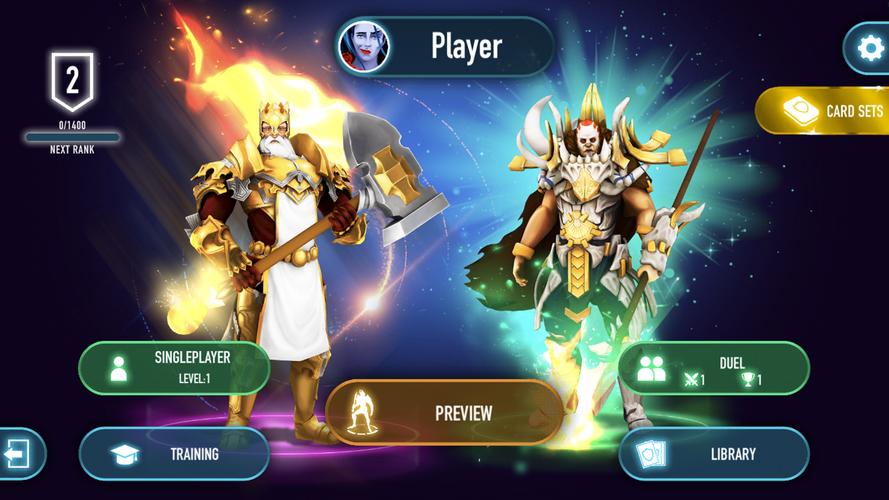Screen dimensions: 889x500
Task: Exit the game via the door icon
Action: (19, 454)
